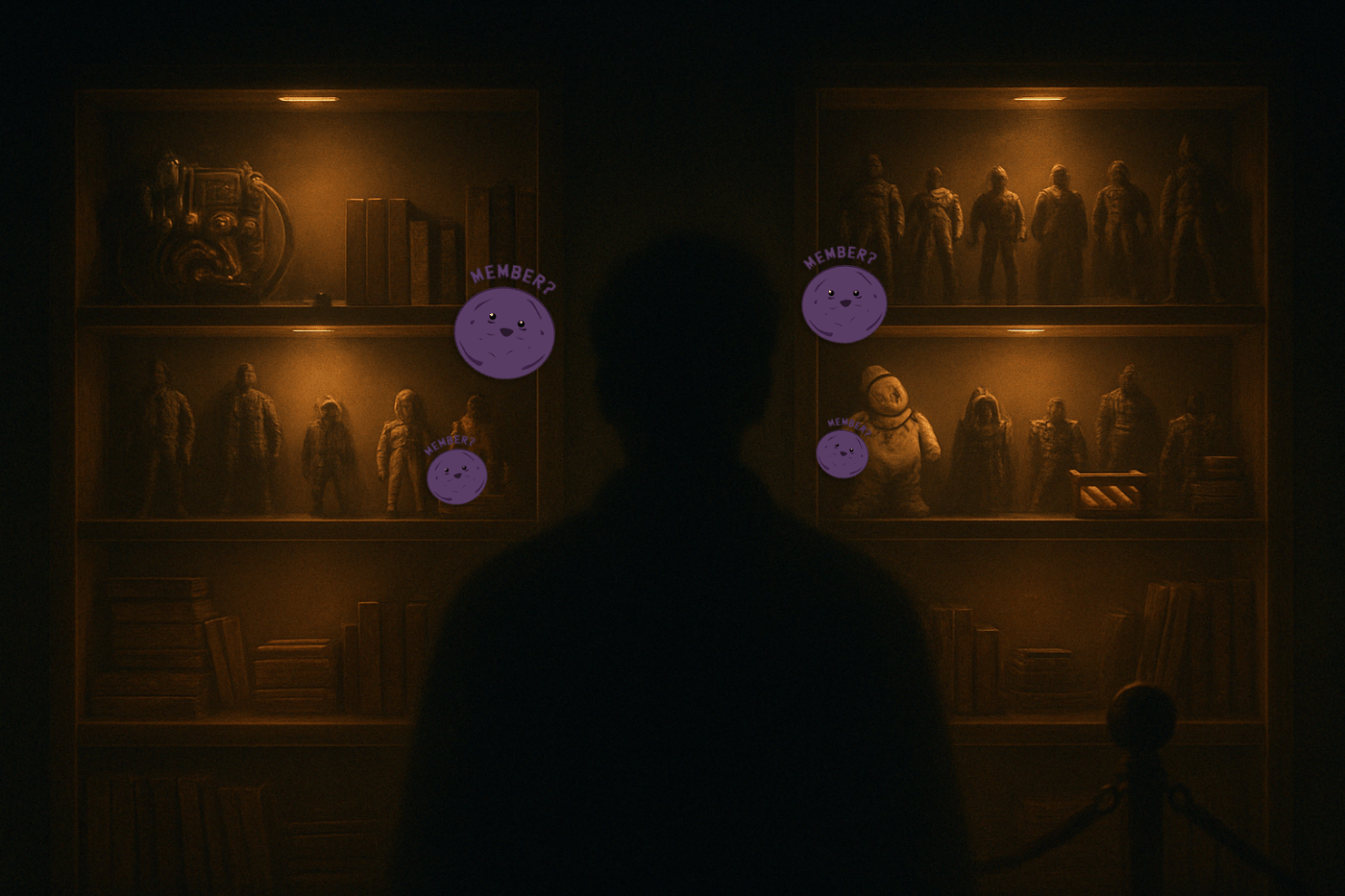
Task: Choose the memberberry on the right cabinet's top shelf edge
Action: [x=844, y=303]
